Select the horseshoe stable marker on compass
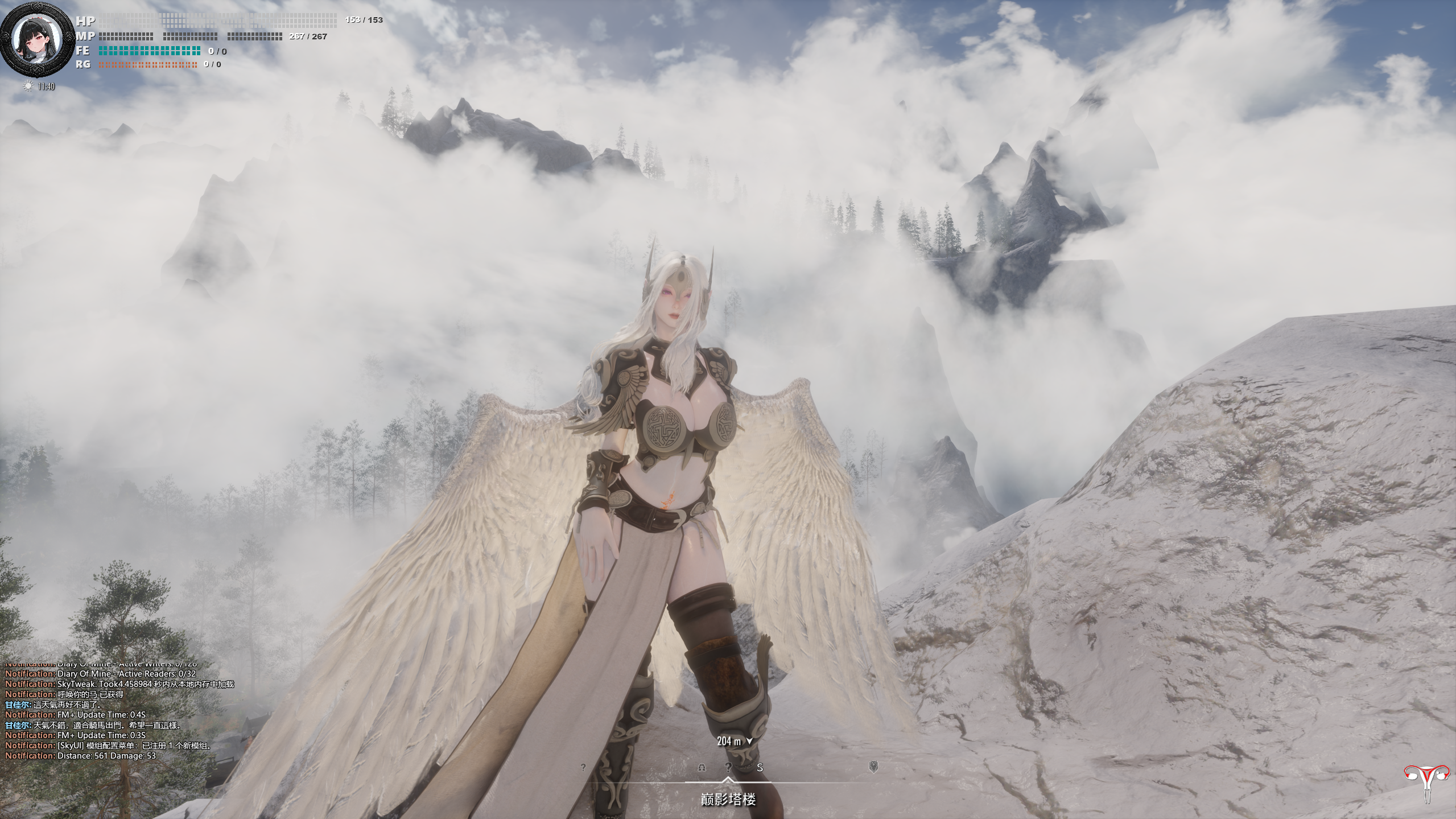This screenshot has height=819, width=1456. pos(702,768)
